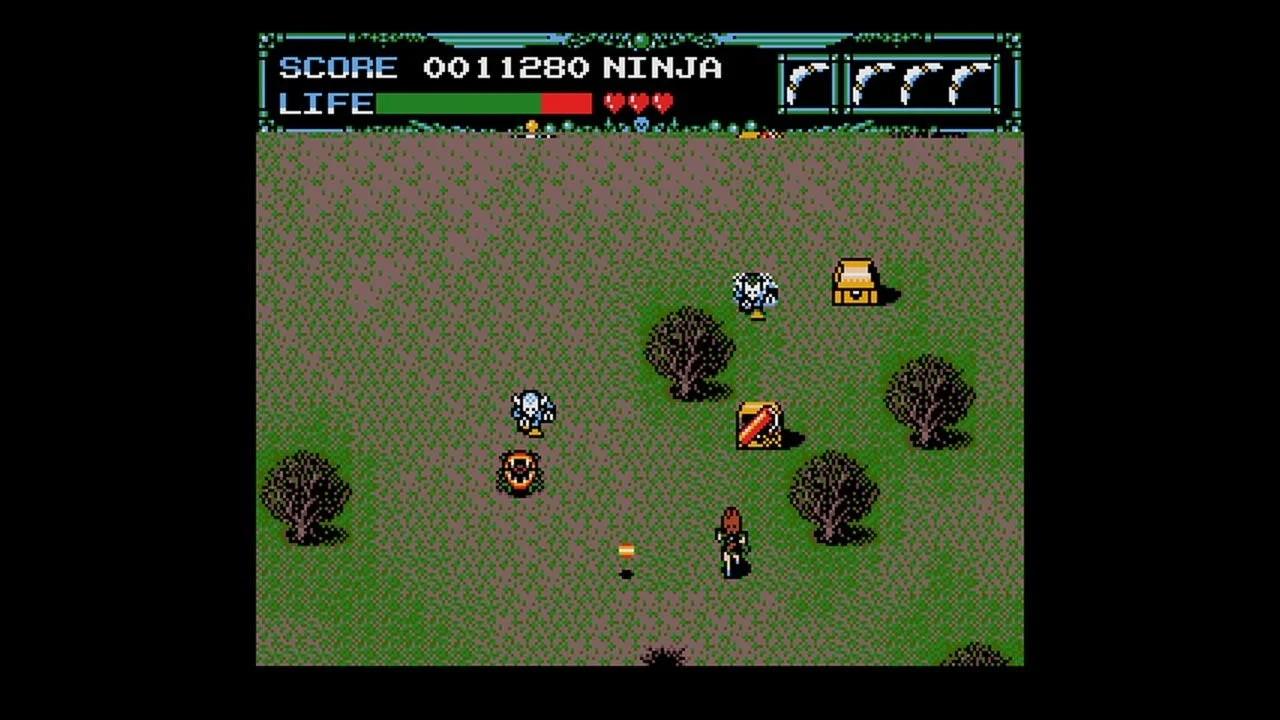1280x720 pixels.
Task: Click the blue enemy near the top chest
Action: pyautogui.click(x=754, y=292)
